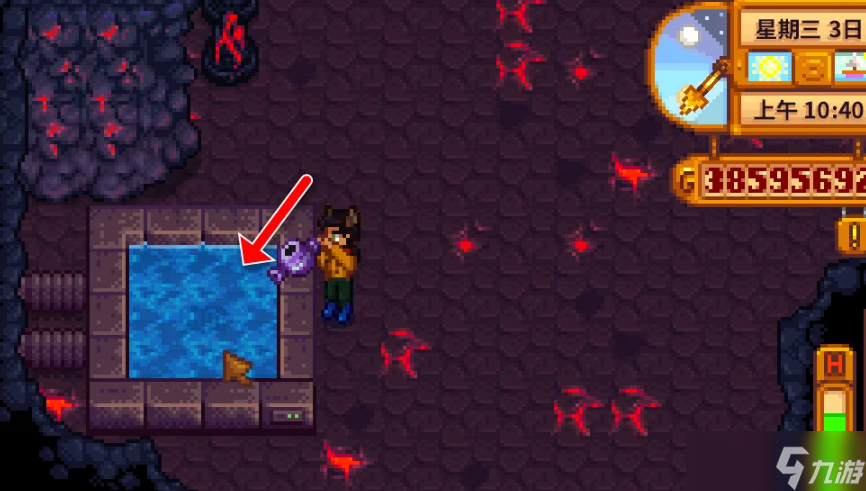Open the quest journal exclamation icon
Image resolution: width=866 pixels, height=491 pixels.
pos(853,236)
